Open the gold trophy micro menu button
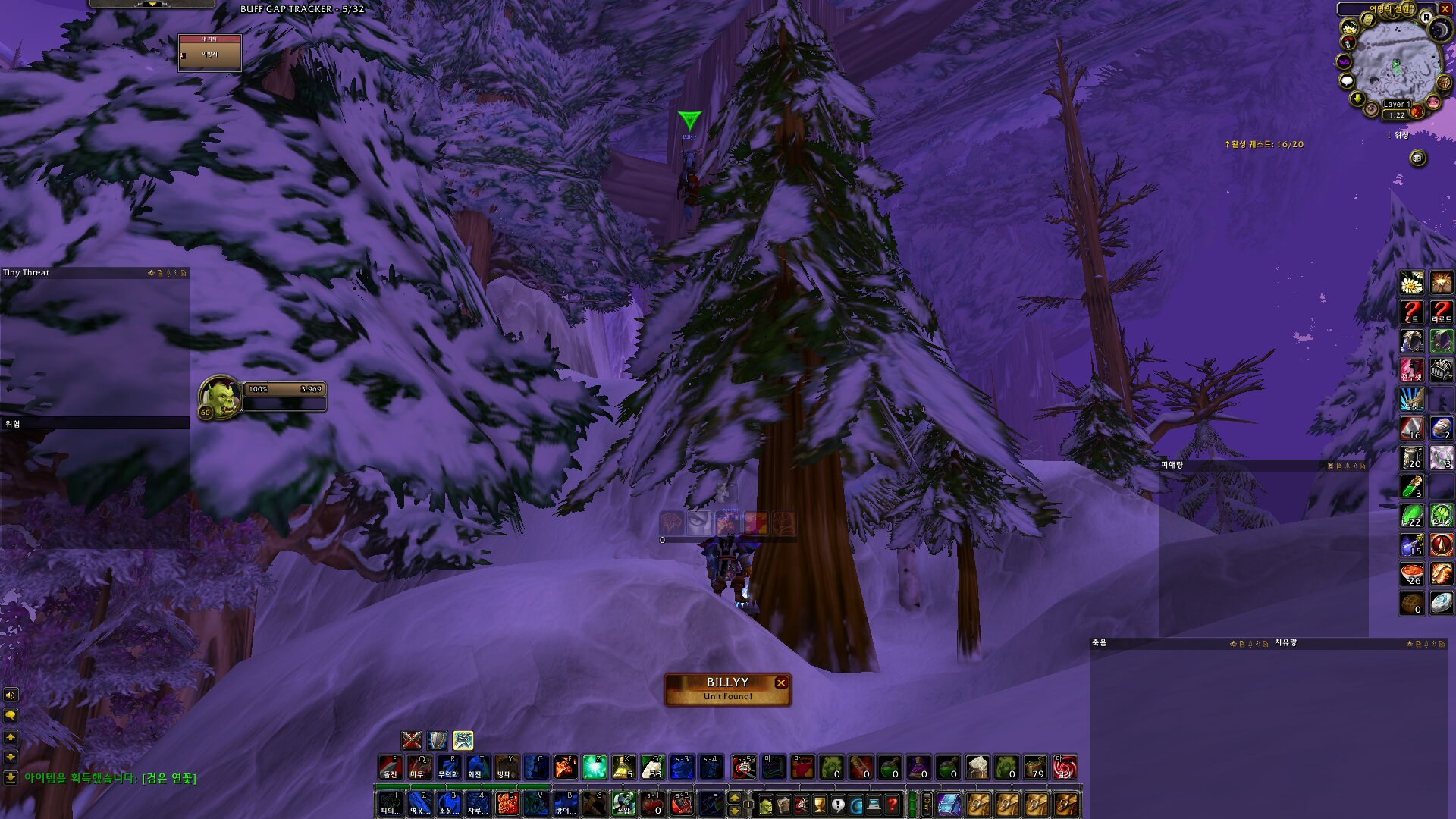 [820, 805]
